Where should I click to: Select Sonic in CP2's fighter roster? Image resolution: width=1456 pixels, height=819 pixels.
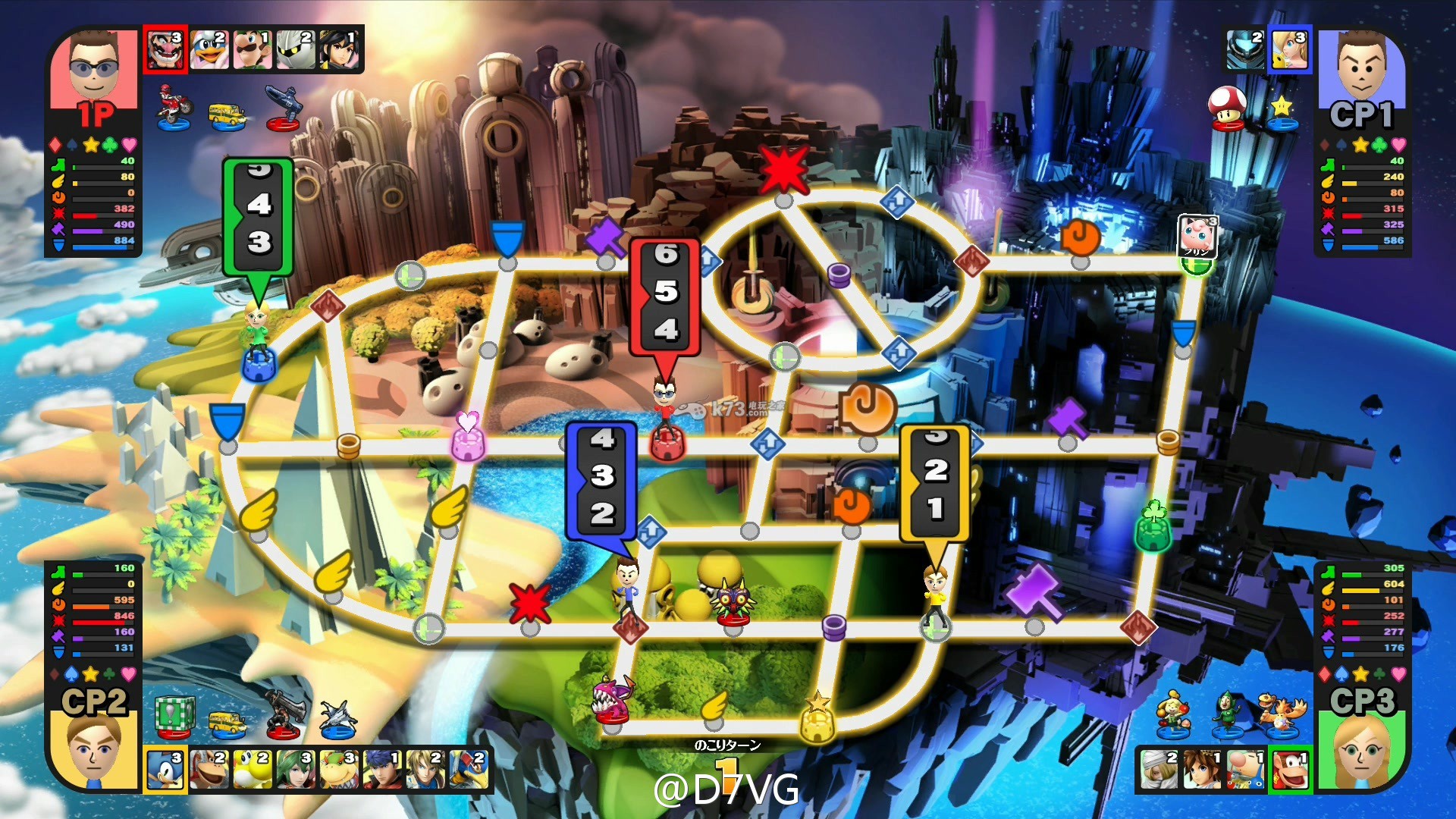pyautogui.click(x=165, y=769)
